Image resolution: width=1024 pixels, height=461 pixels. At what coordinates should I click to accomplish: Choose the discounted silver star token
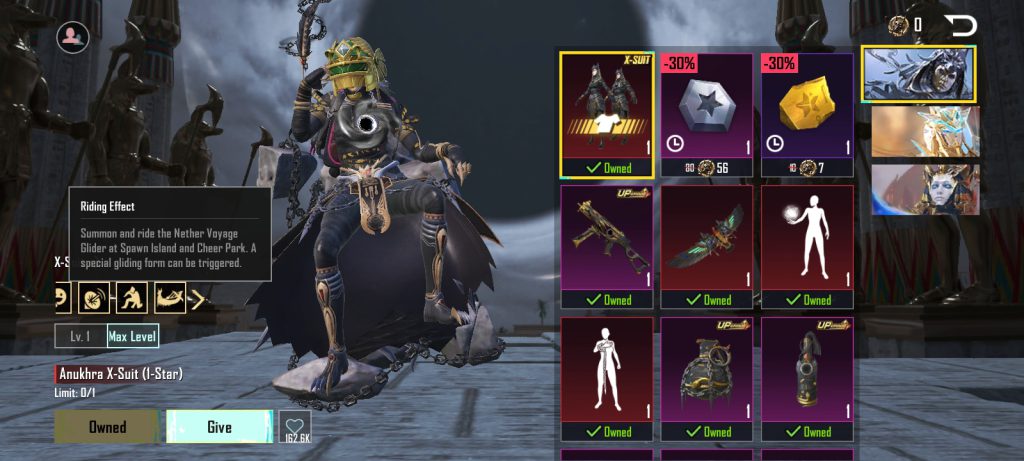707,114
